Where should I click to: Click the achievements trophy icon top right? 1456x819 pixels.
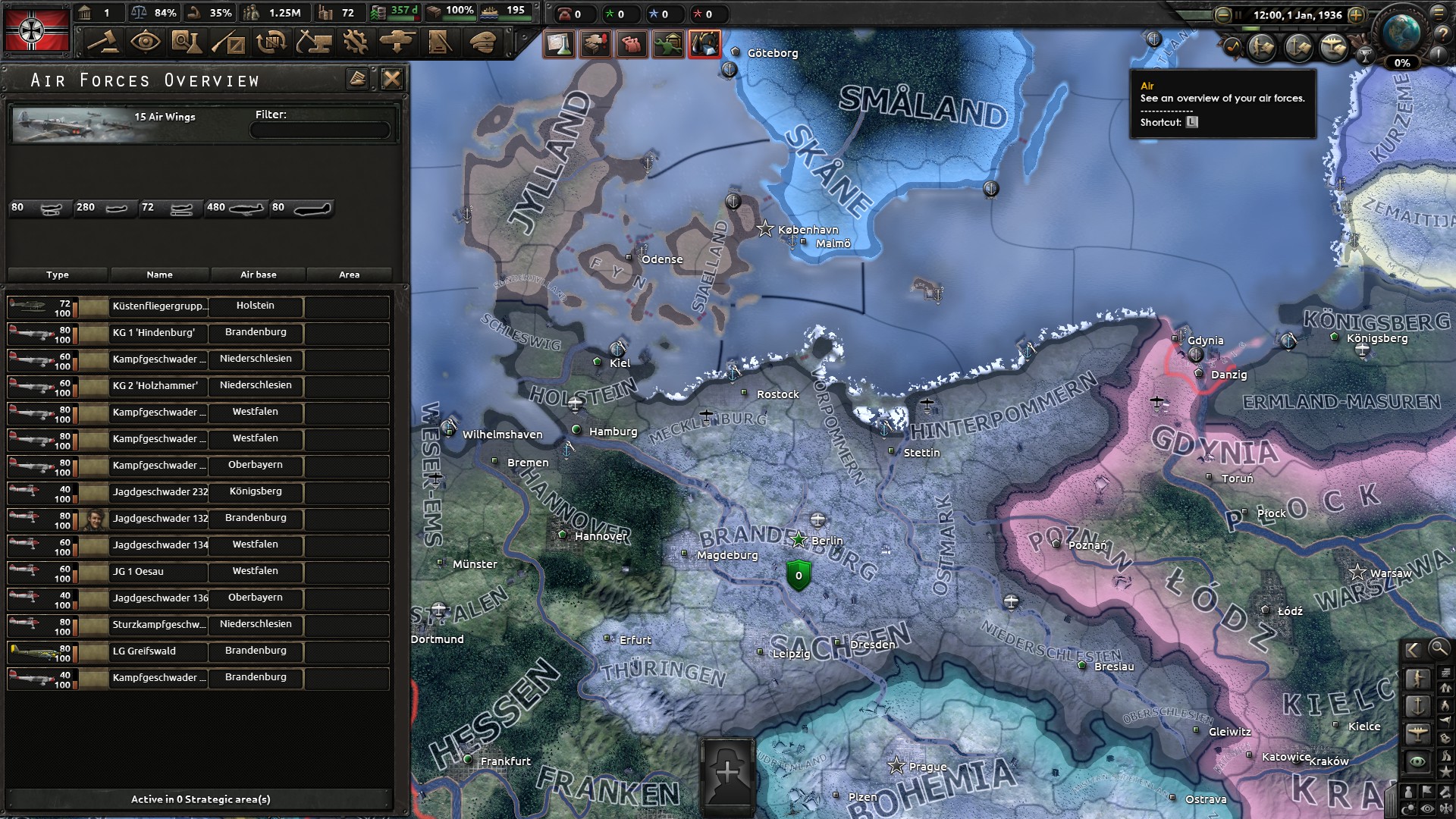(x=1365, y=55)
